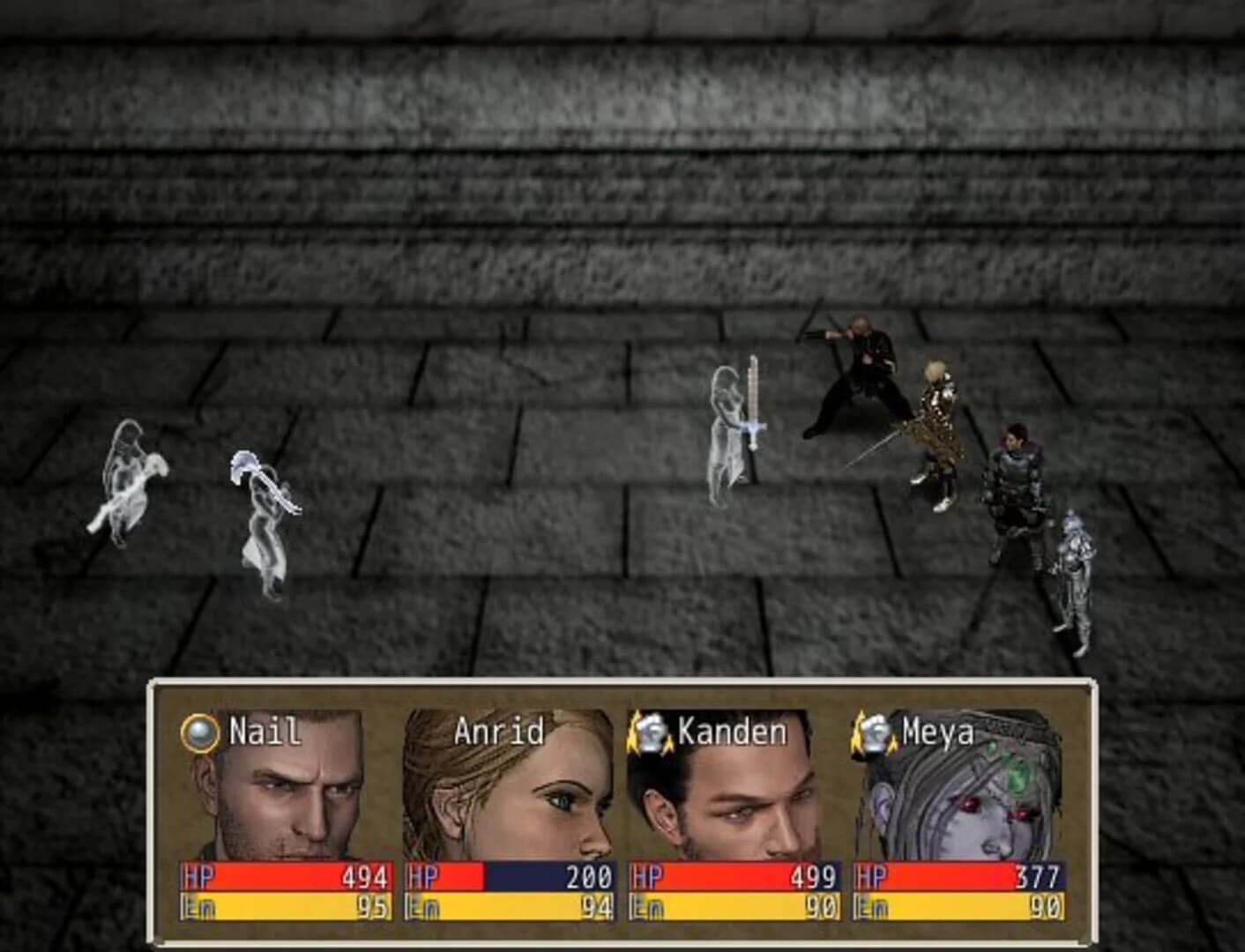The width and height of the screenshot is (1245, 952).
Task: Click the silver-armored character at the bottom right
Action: [x=1076, y=573]
